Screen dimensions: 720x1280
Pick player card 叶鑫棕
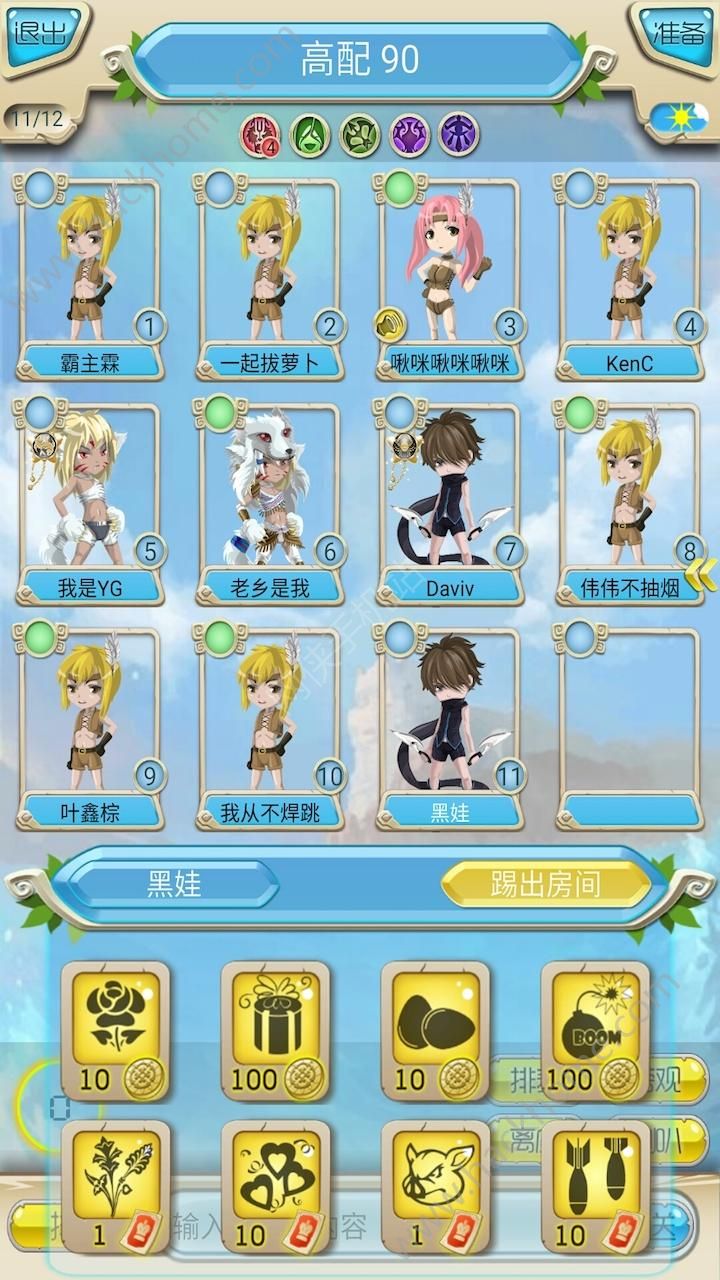click(90, 725)
